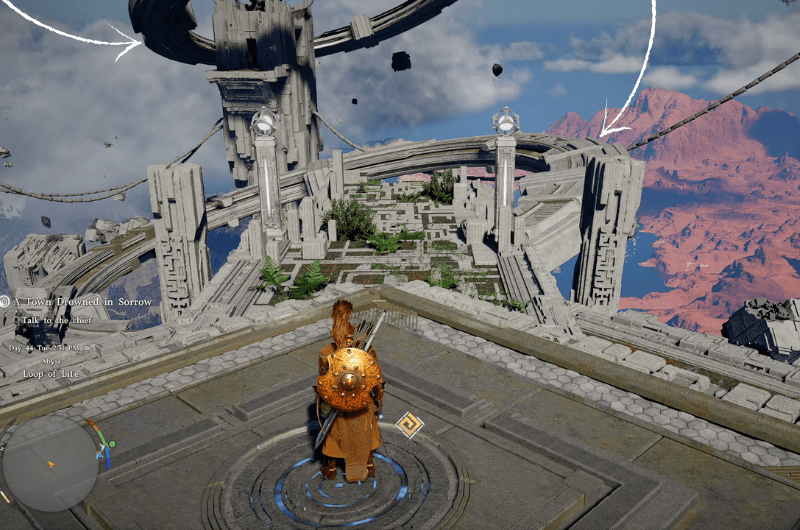Select the "A Town Drowned in Sorrow" quest tracker
The image size is (800, 530).
tap(82, 301)
